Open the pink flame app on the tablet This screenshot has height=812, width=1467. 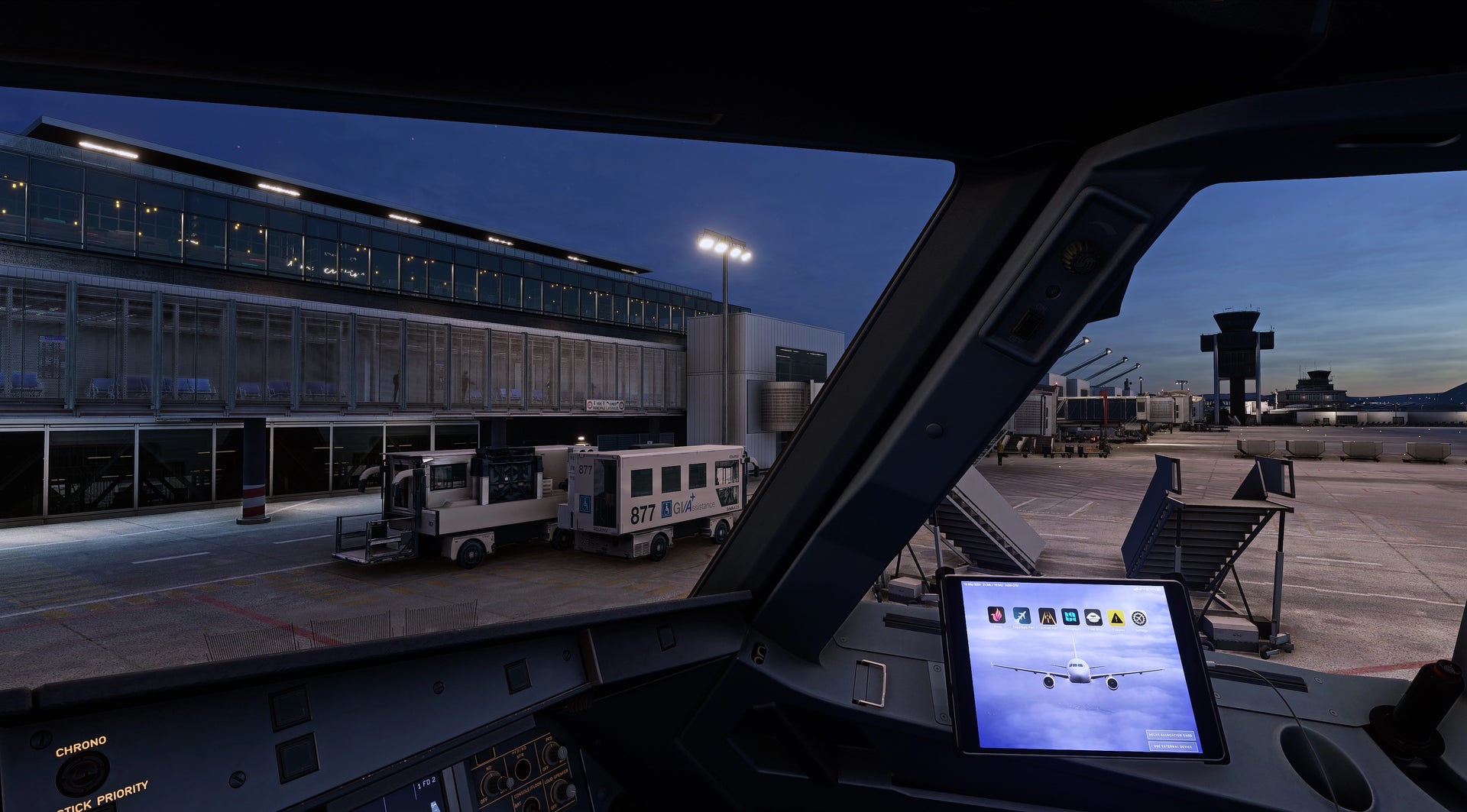point(996,615)
